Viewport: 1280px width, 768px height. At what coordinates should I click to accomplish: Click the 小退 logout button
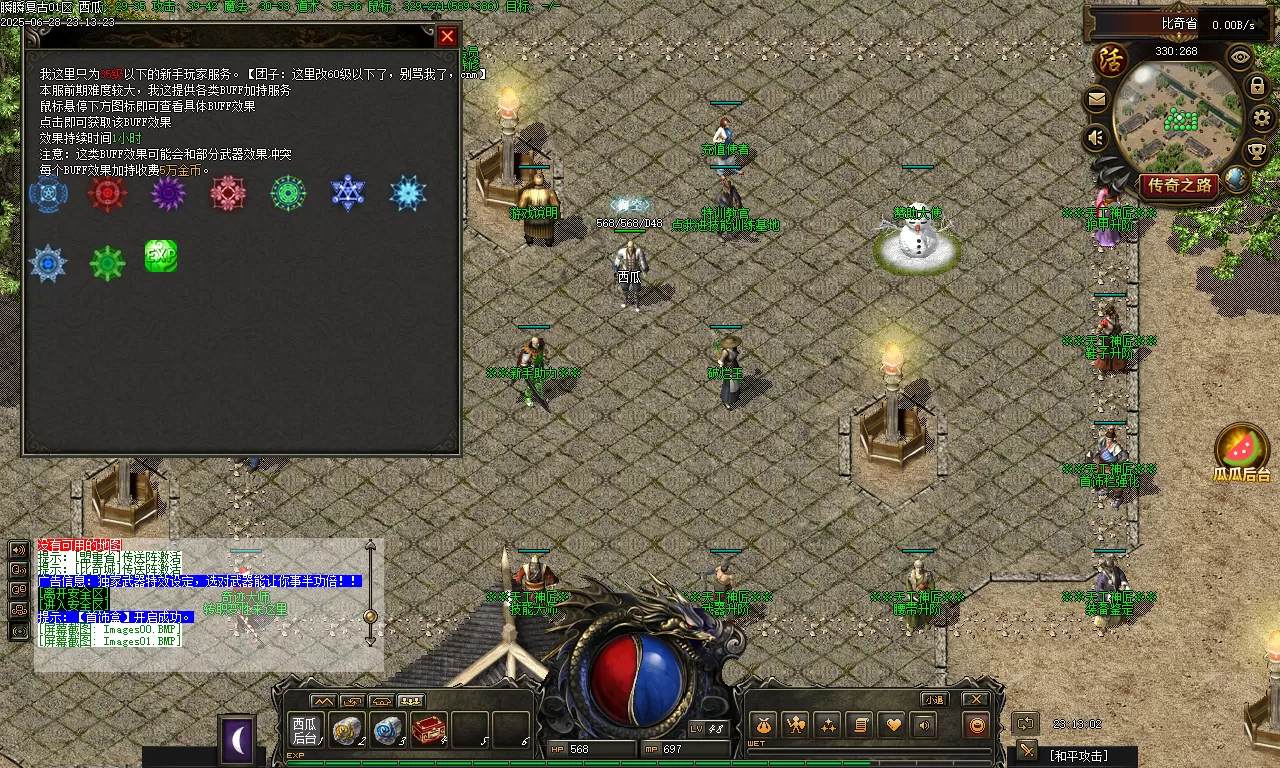click(934, 699)
